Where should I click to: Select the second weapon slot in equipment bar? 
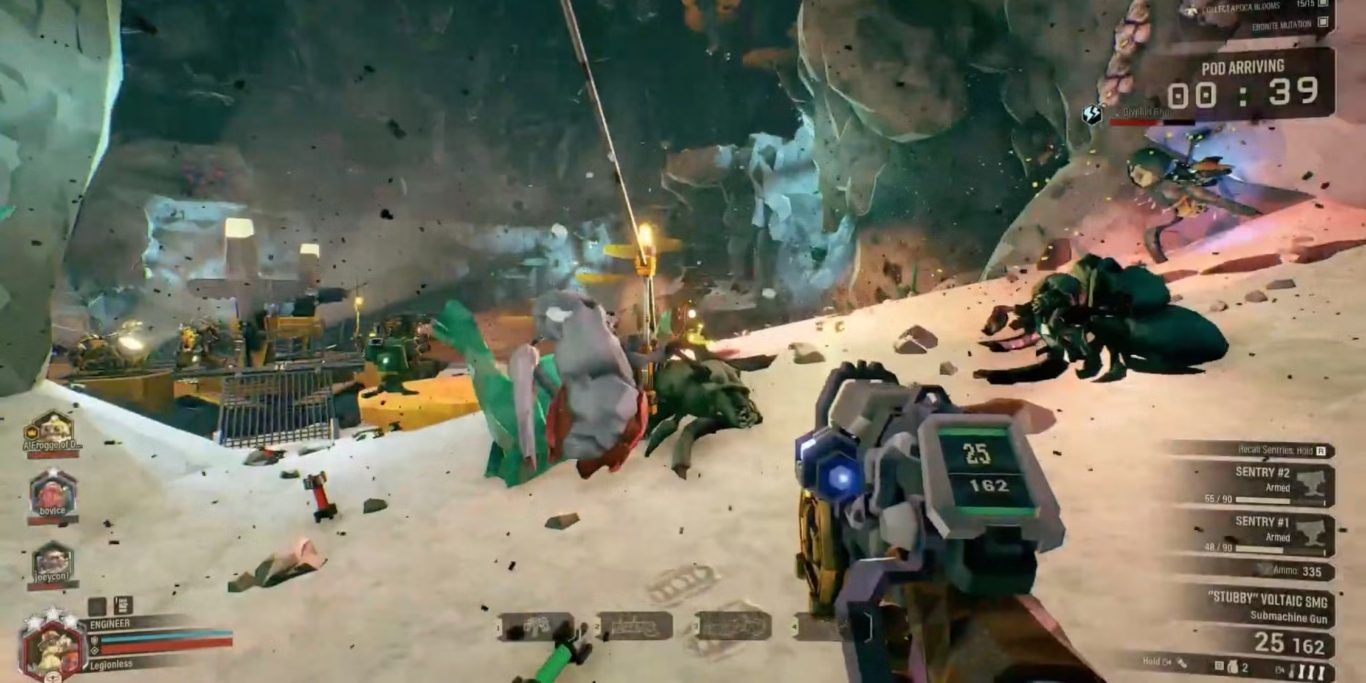[x=634, y=626]
